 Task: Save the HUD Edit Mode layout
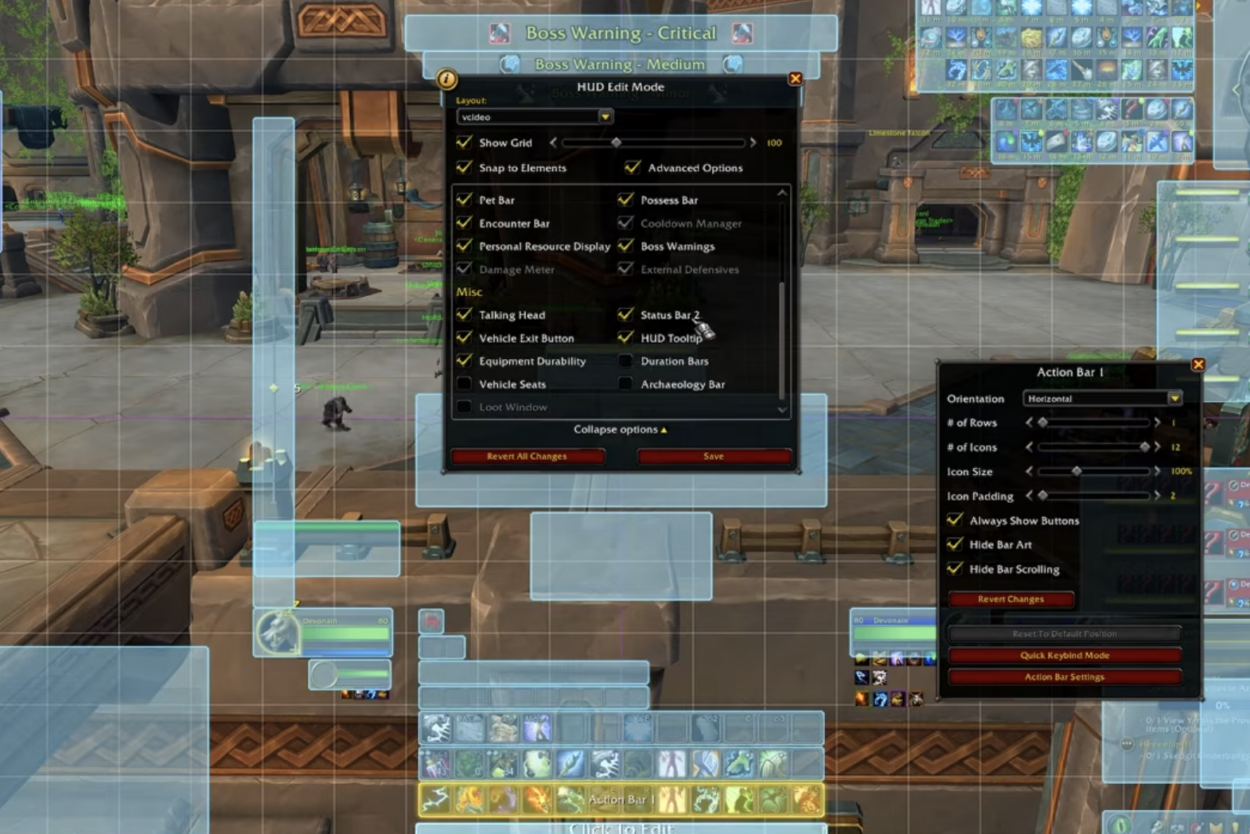tap(713, 456)
